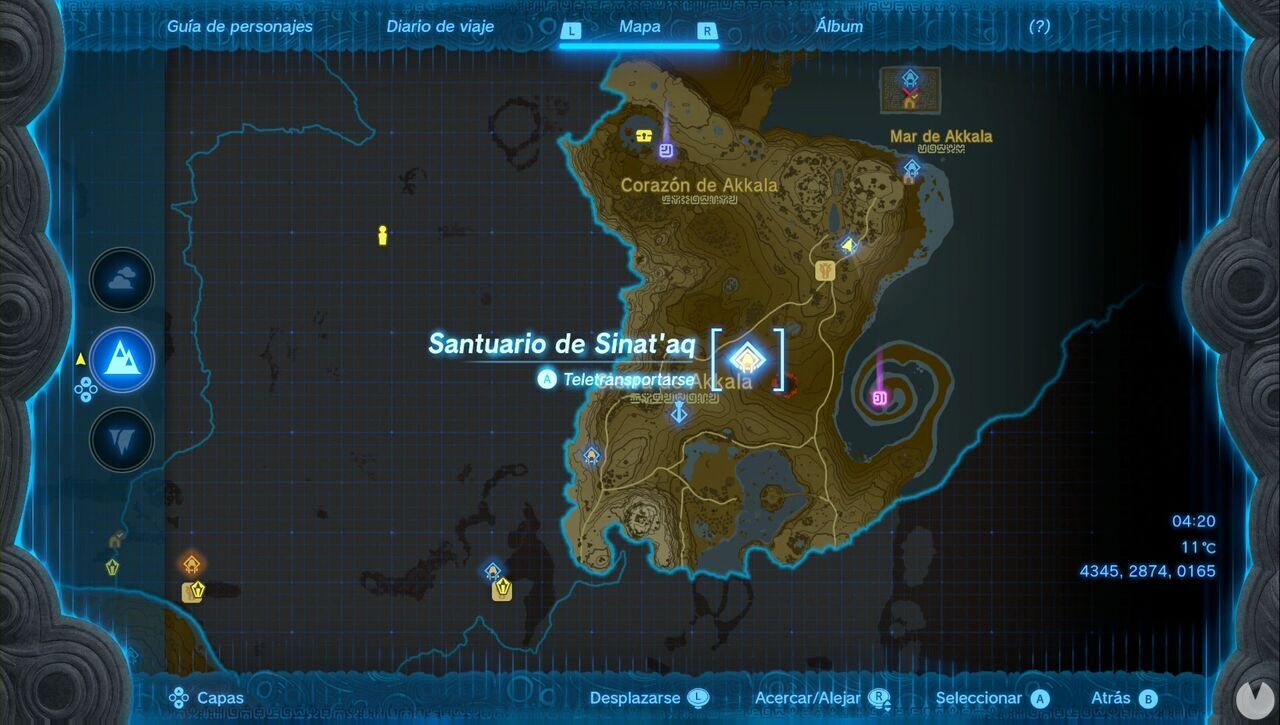
Task: Switch to the Álbum tab
Action: 838,26
